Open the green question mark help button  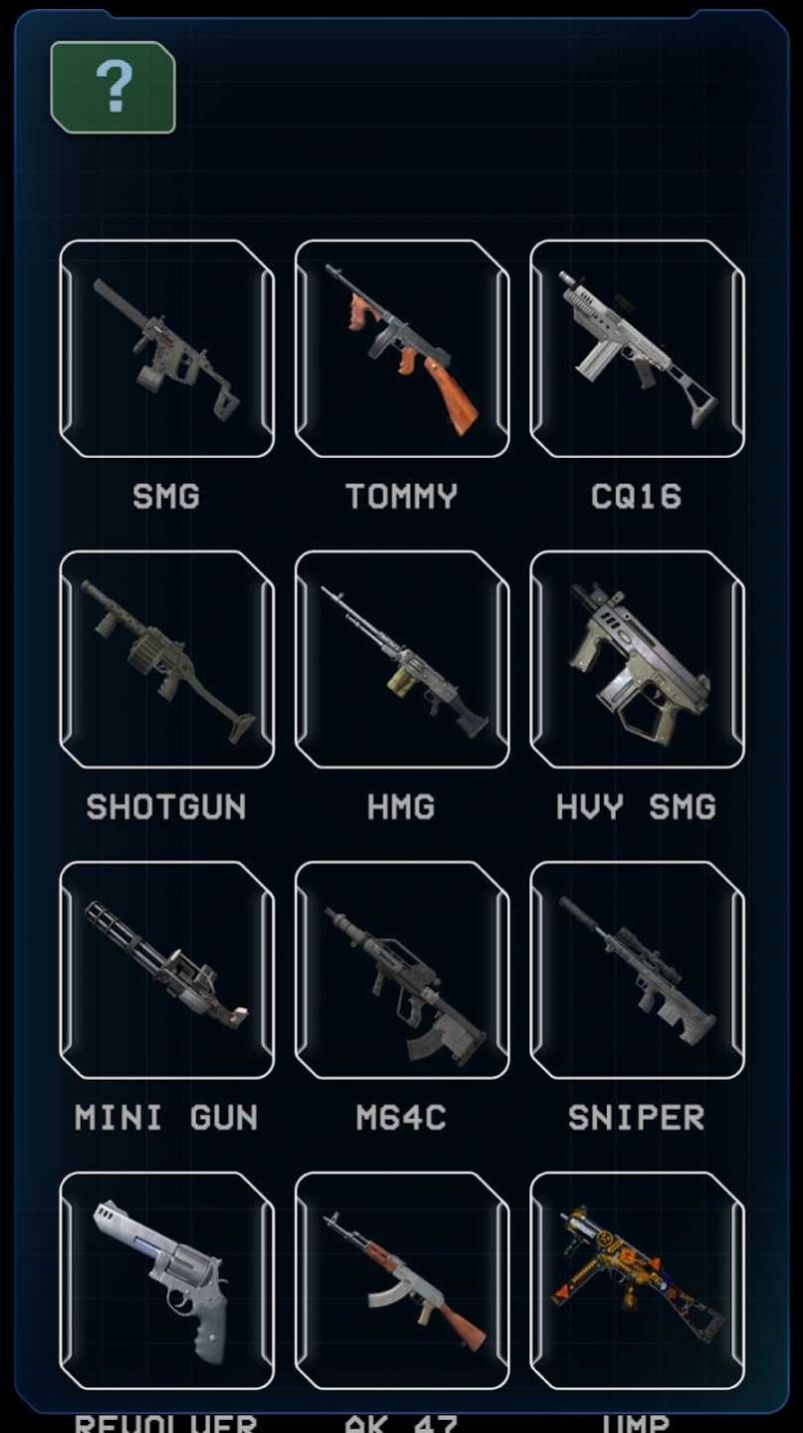tap(113, 88)
